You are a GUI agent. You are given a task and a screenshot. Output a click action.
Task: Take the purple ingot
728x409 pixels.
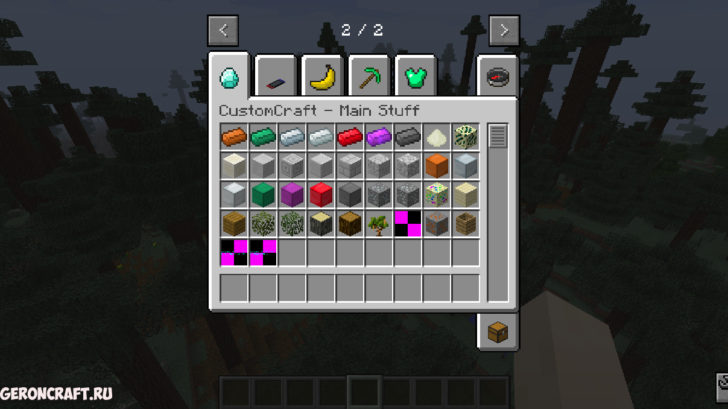click(379, 137)
